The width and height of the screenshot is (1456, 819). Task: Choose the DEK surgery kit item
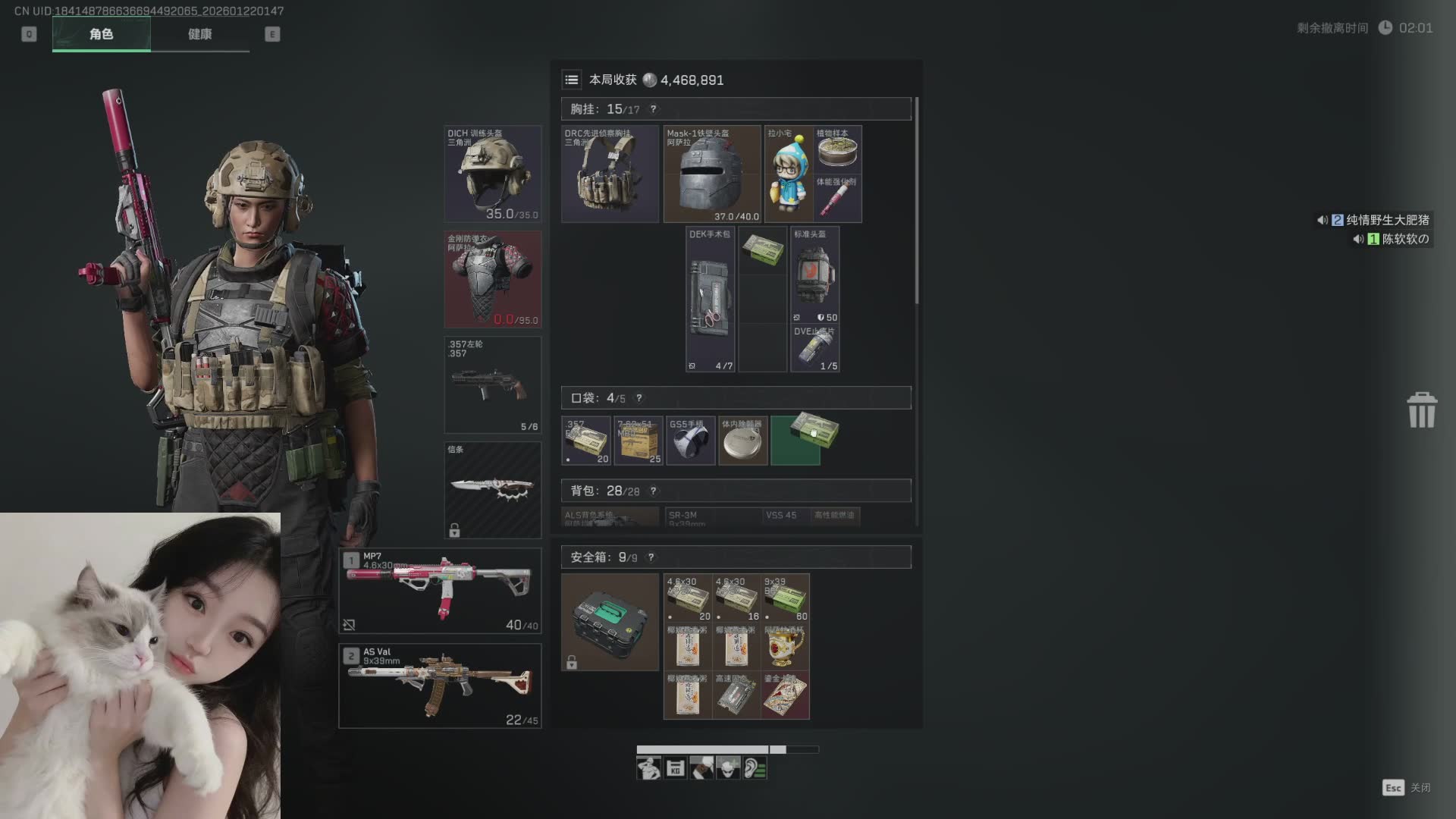pos(711,300)
